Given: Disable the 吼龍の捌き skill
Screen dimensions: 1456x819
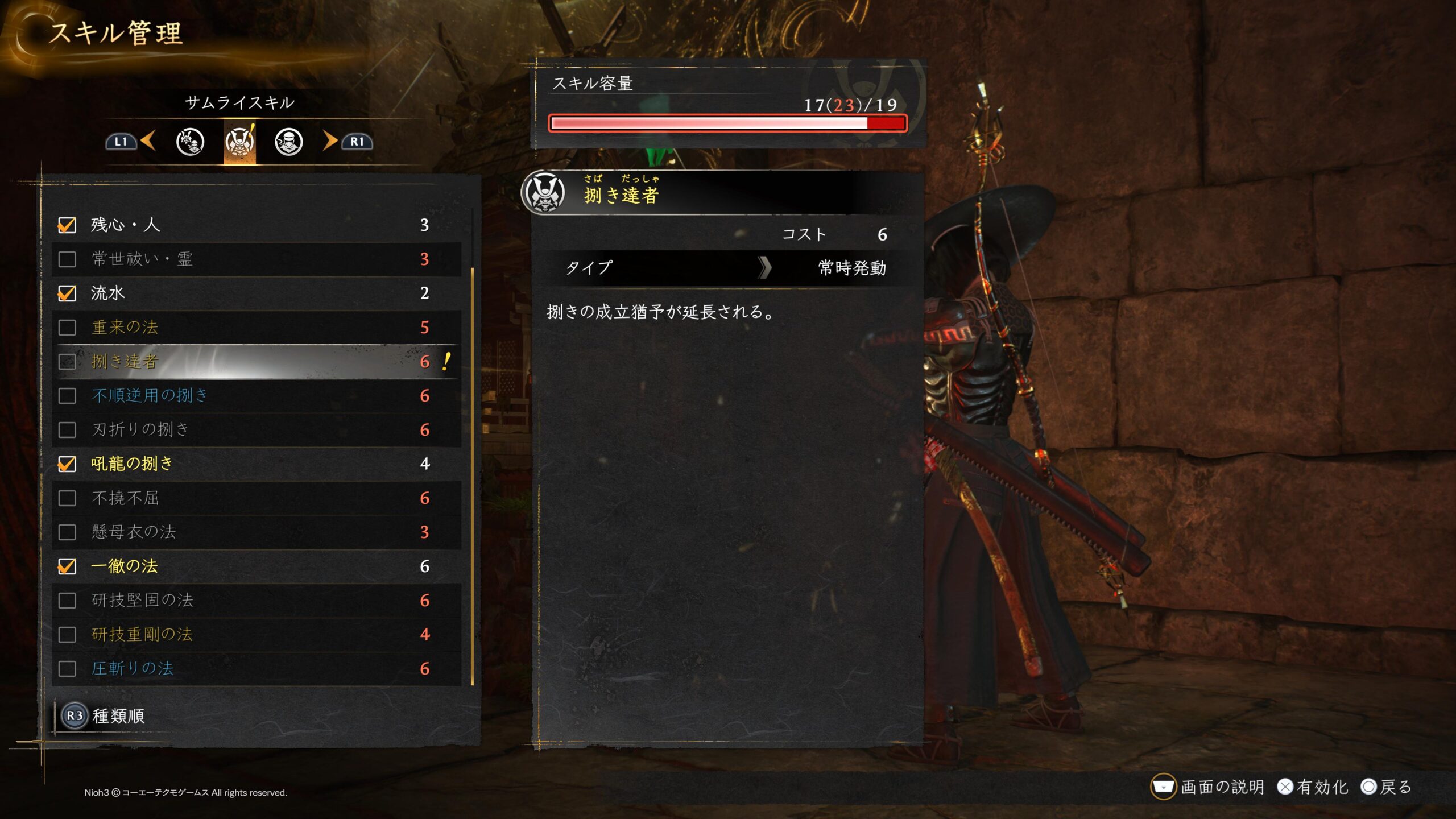Looking at the screenshot, I should (x=67, y=464).
